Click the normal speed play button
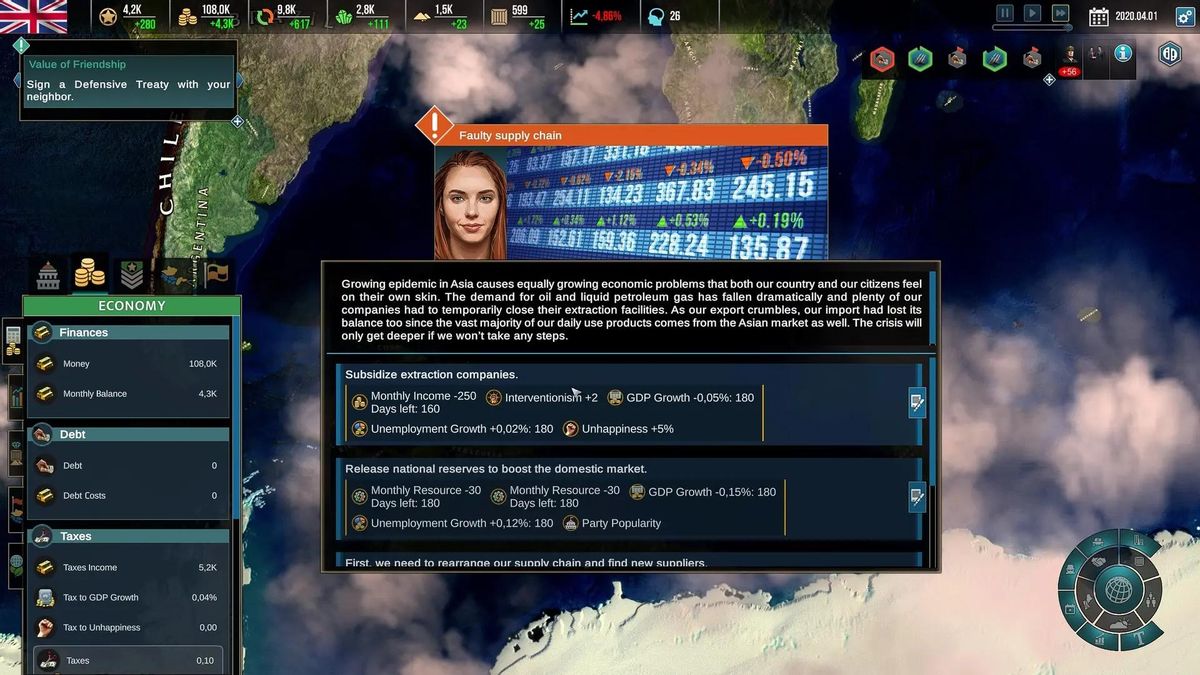Image resolution: width=1200 pixels, height=675 pixels. coord(1032,14)
